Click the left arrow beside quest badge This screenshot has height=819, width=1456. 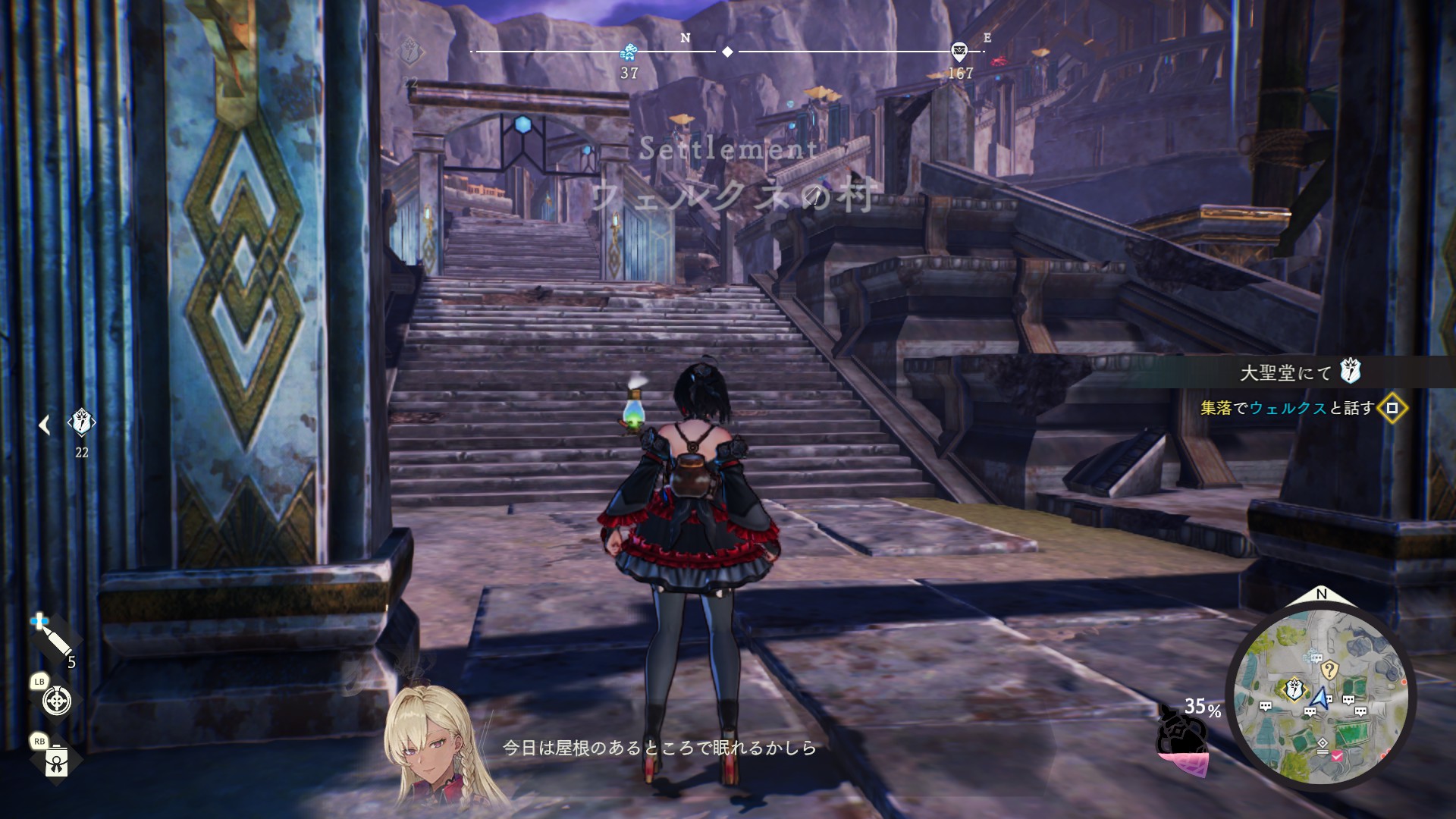pyautogui.click(x=44, y=425)
